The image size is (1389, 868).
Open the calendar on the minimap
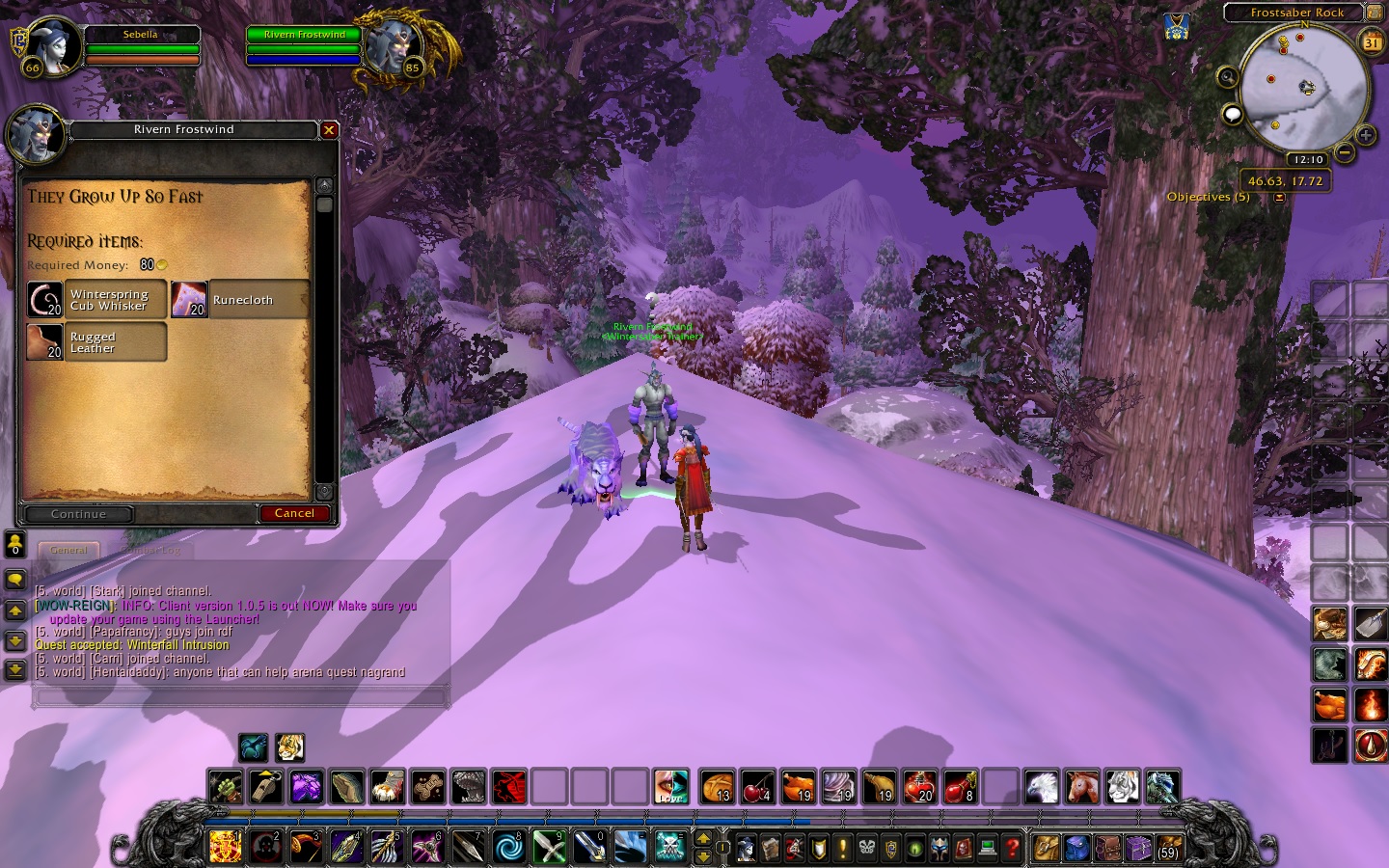(x=1371, y=41)
